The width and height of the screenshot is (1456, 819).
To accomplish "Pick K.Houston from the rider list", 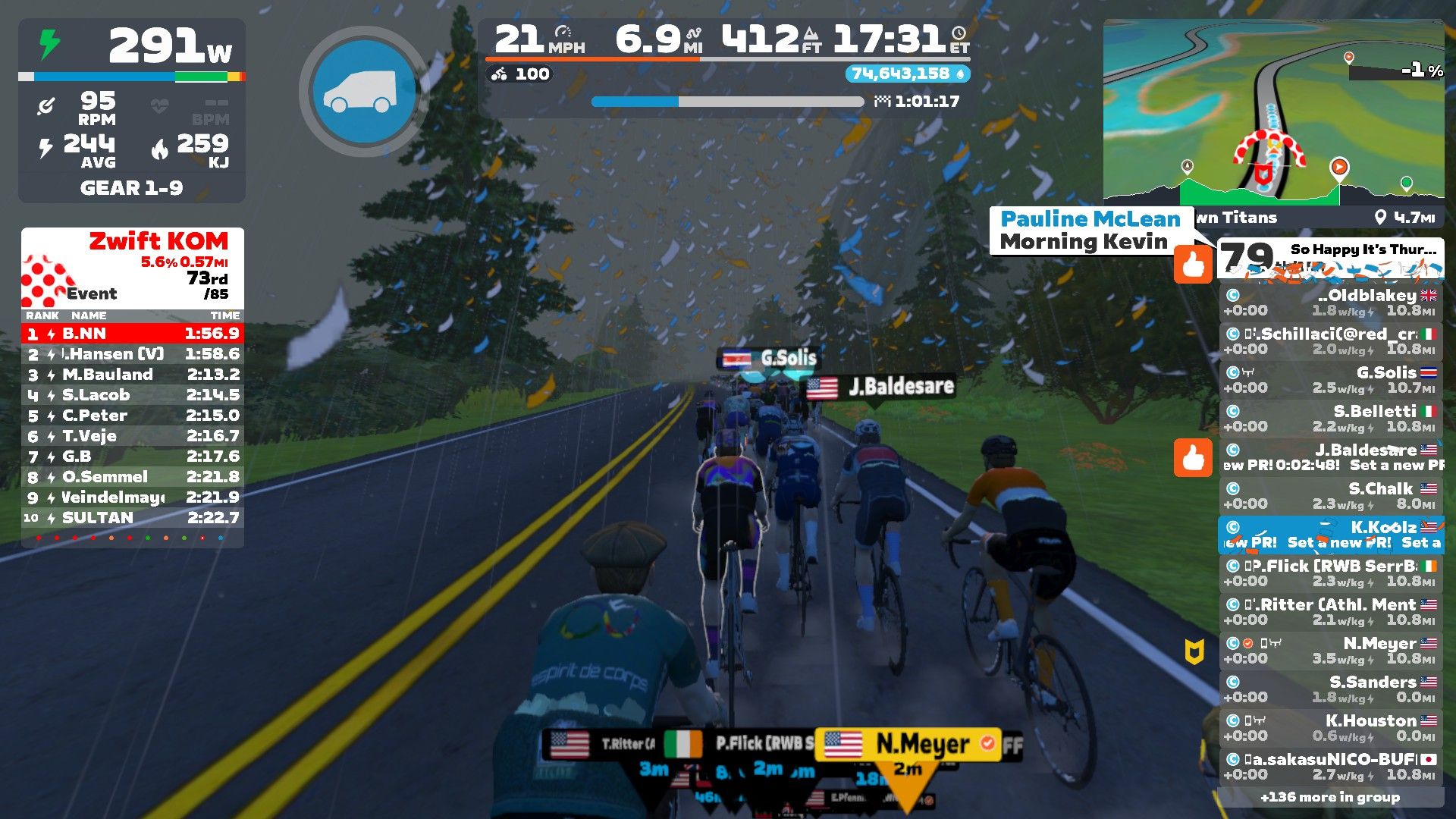I will point(1331,727).
